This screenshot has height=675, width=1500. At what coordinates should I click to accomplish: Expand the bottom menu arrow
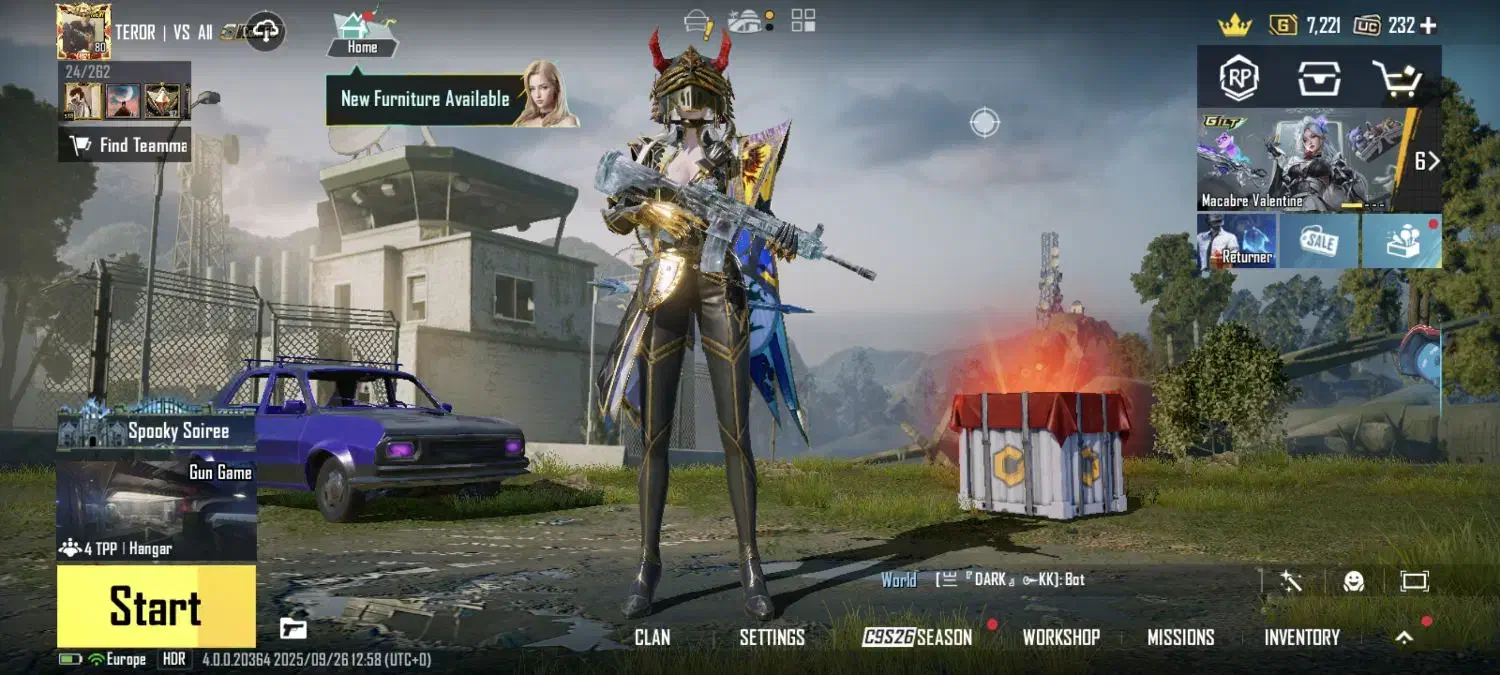(1405, 637)
